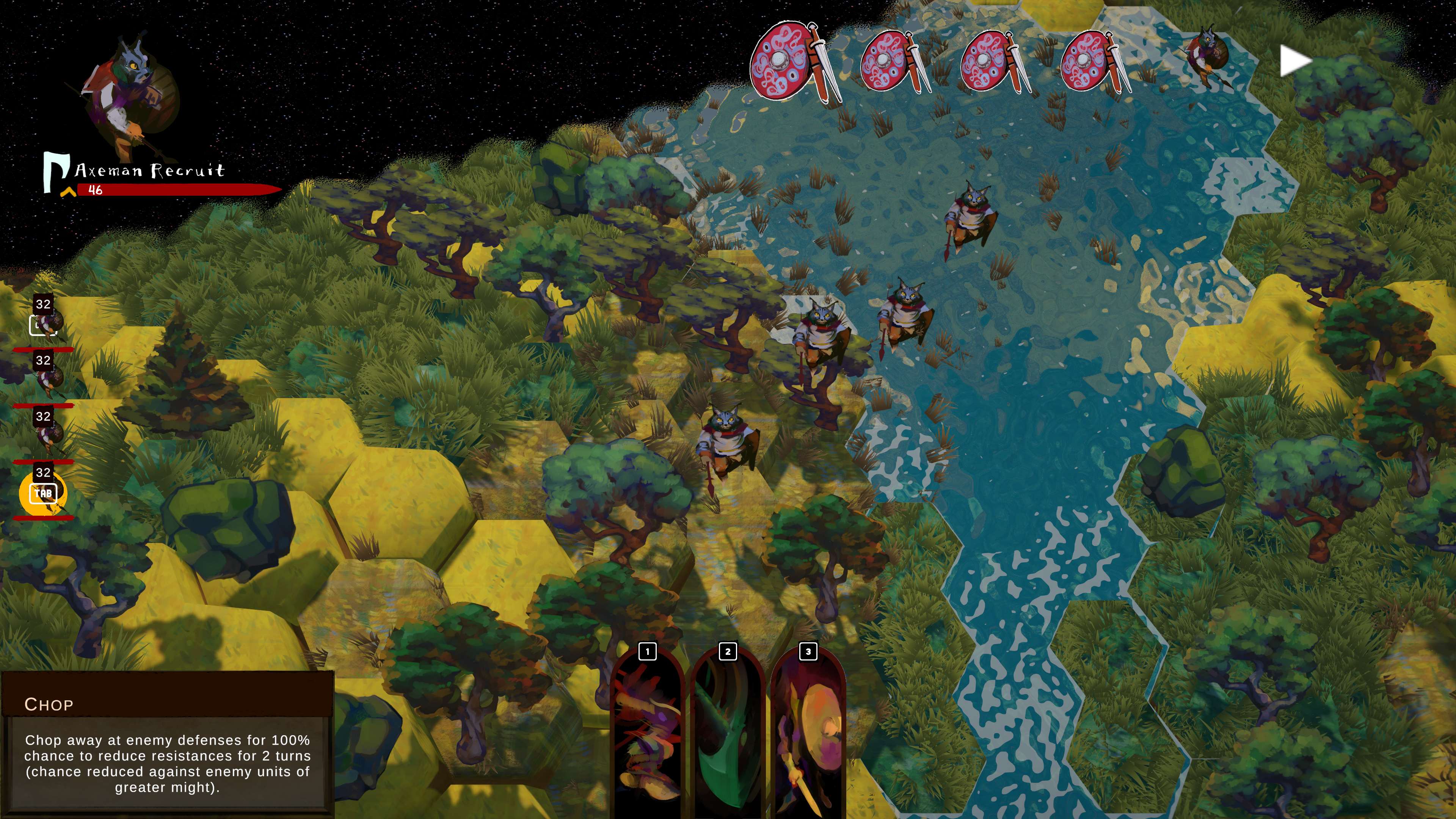Image resolution: width=1456 pixels, height=819 pixels.
Task: Pick the yellow-highlighted unit in the roster list
Action: pos(43,493)
